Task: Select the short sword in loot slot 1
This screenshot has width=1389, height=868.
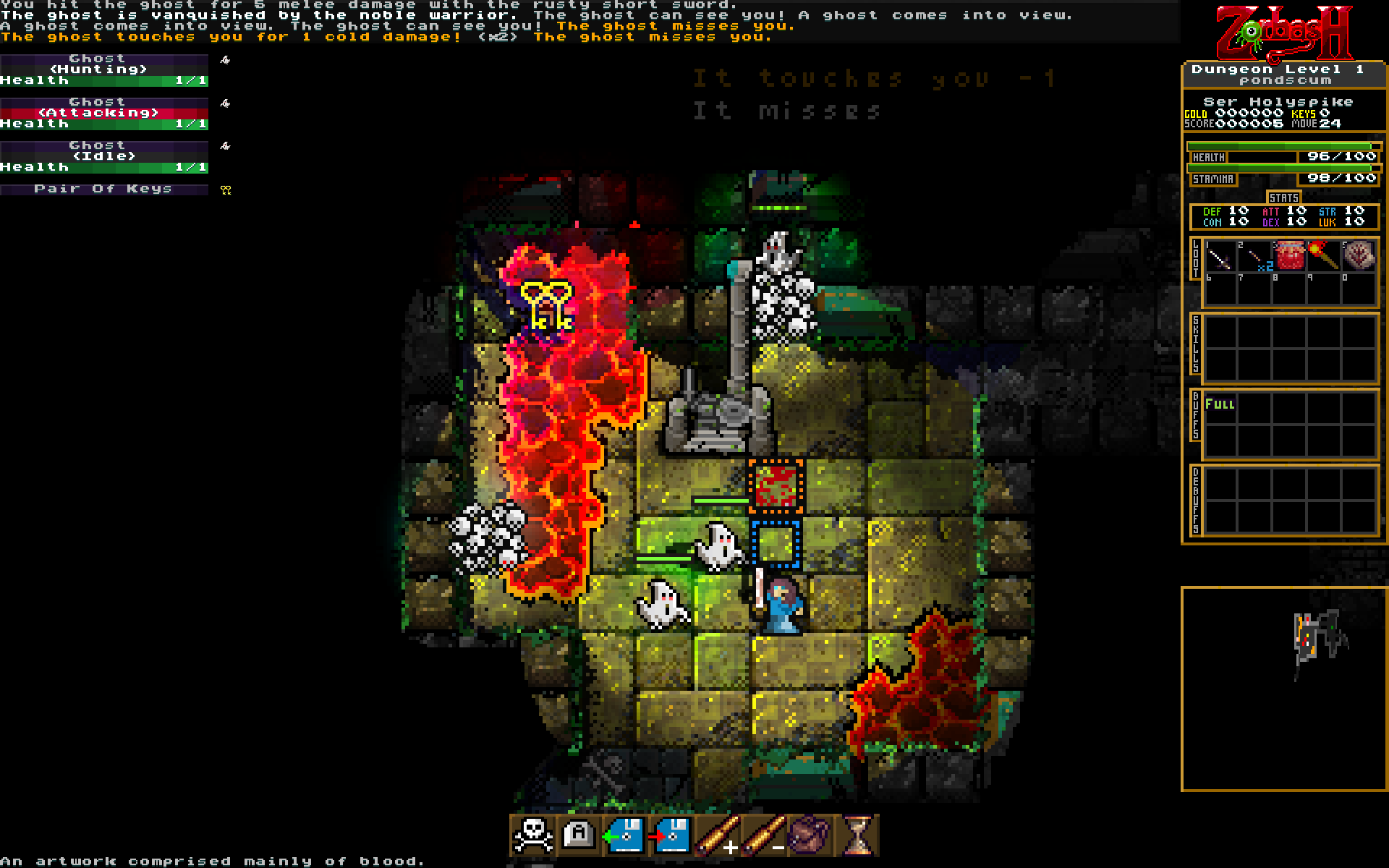Action: (1220, 258)
